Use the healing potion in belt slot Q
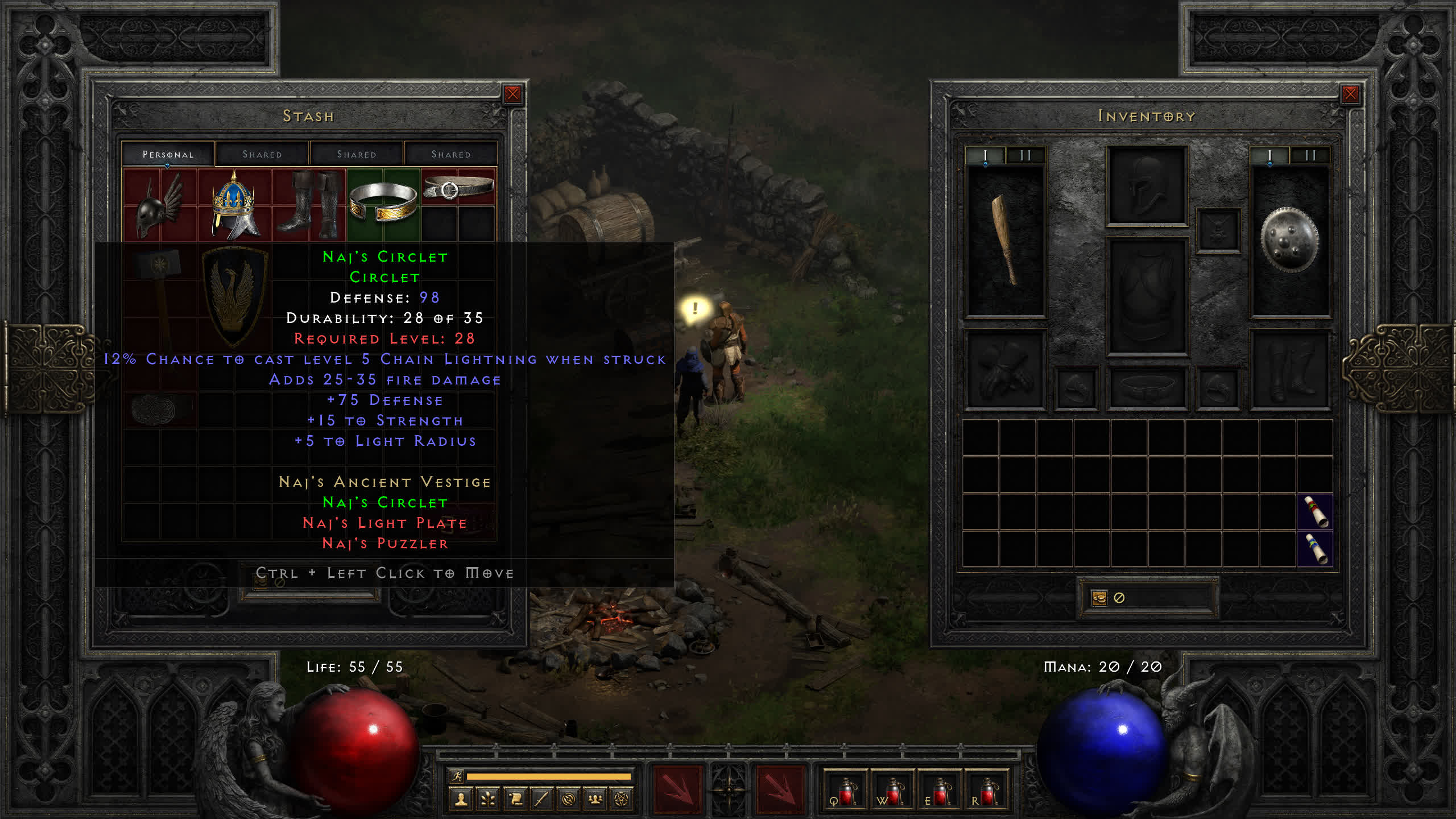1456x819 pixels. 845,791
